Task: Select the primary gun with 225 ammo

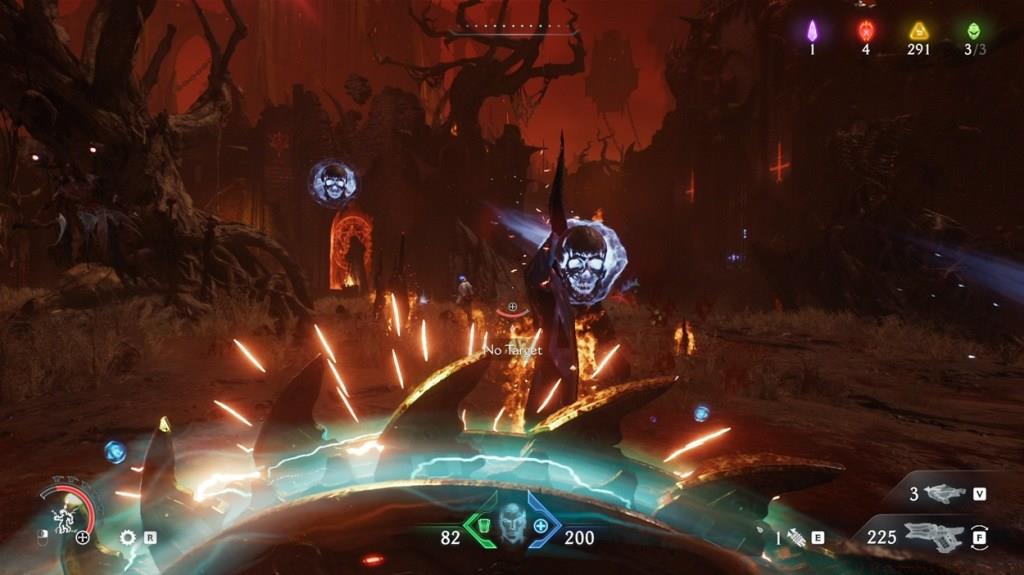Action: click(933, 536)
